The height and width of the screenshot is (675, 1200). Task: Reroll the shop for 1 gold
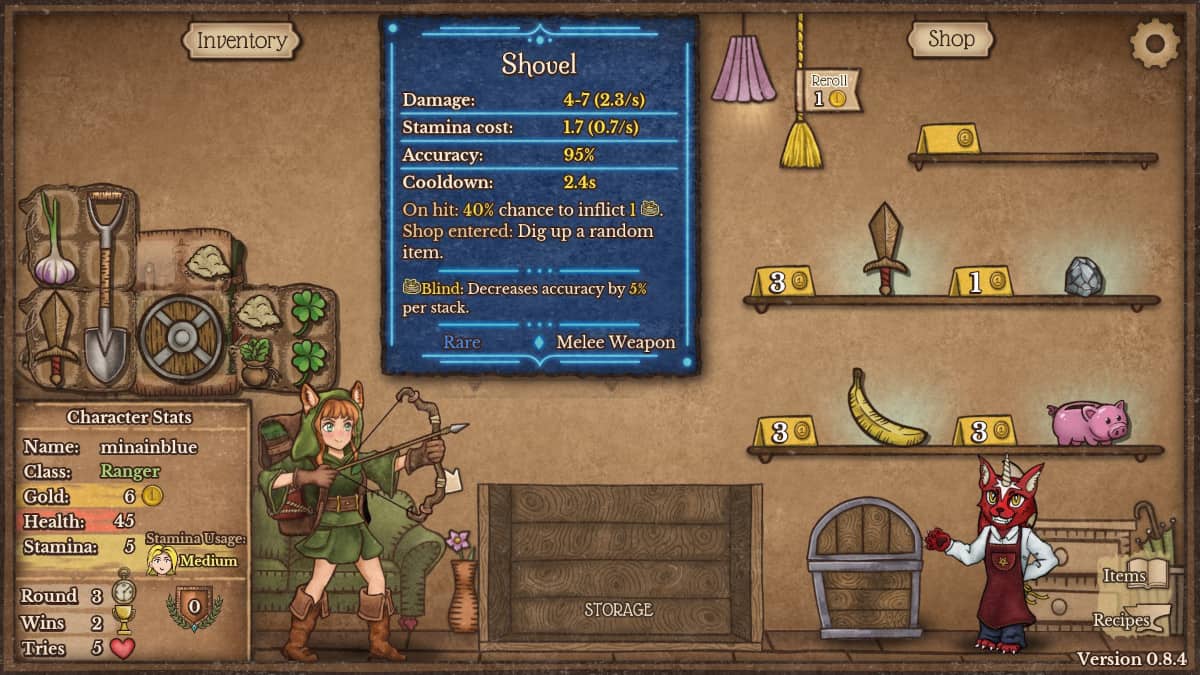829,91
